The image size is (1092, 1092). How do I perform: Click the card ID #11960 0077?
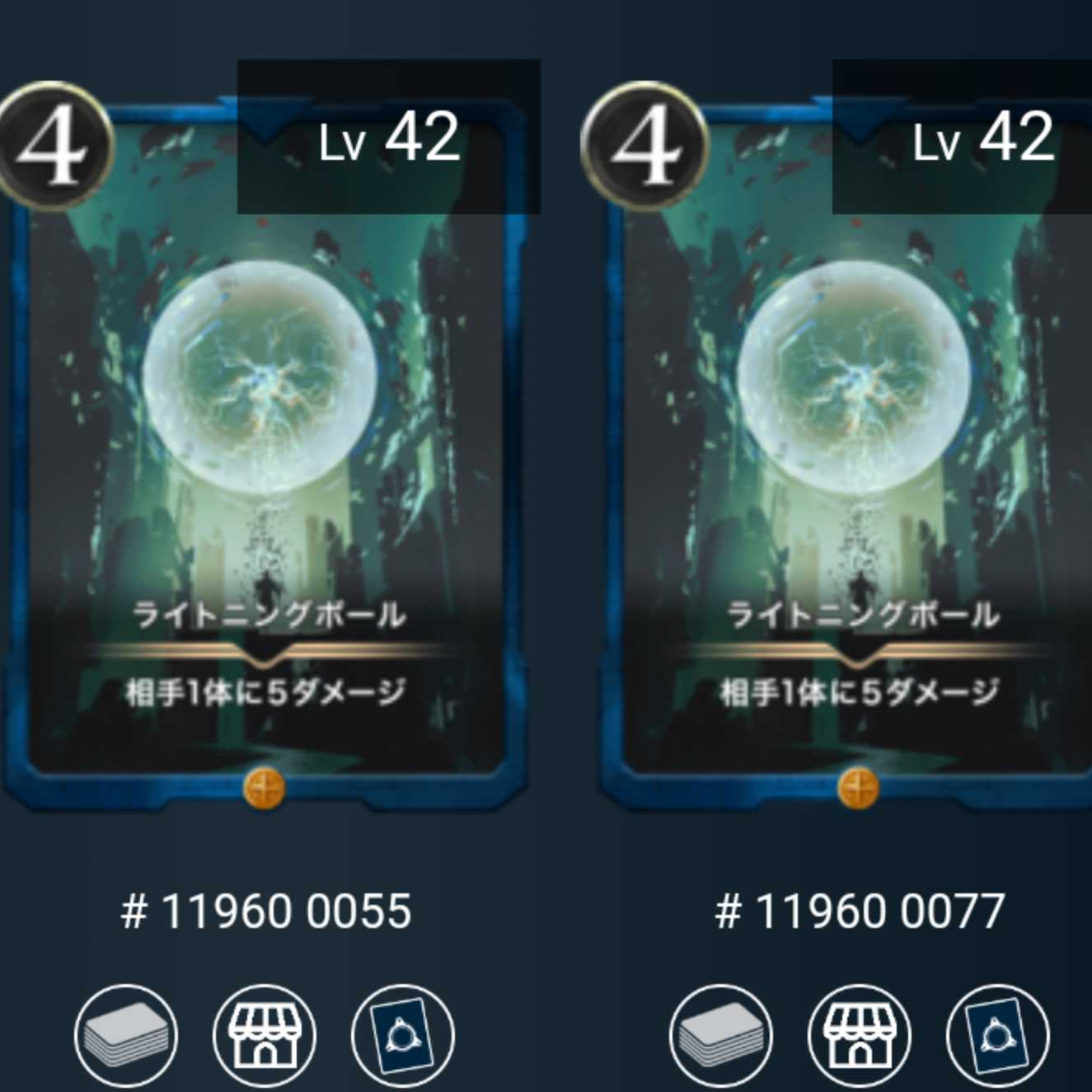859,912
